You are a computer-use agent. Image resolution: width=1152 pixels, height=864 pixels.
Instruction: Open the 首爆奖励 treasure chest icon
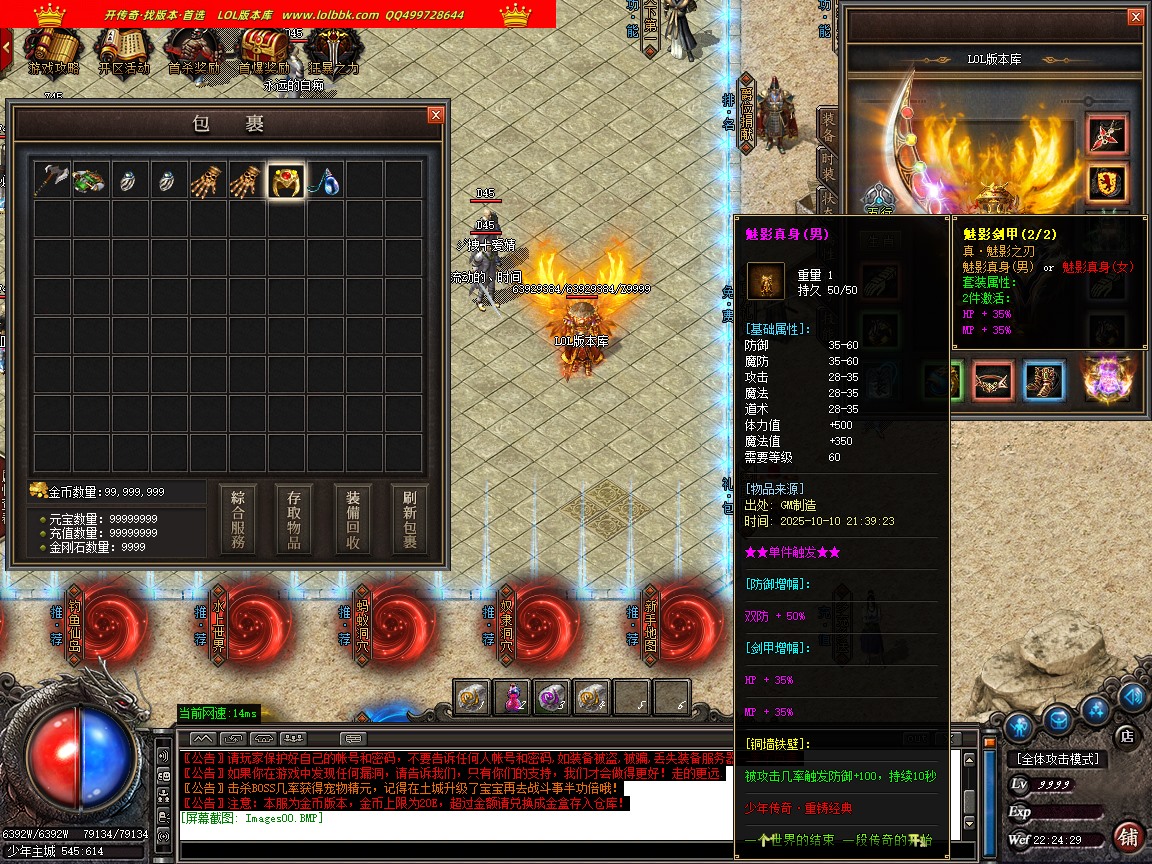coord(263,50)
